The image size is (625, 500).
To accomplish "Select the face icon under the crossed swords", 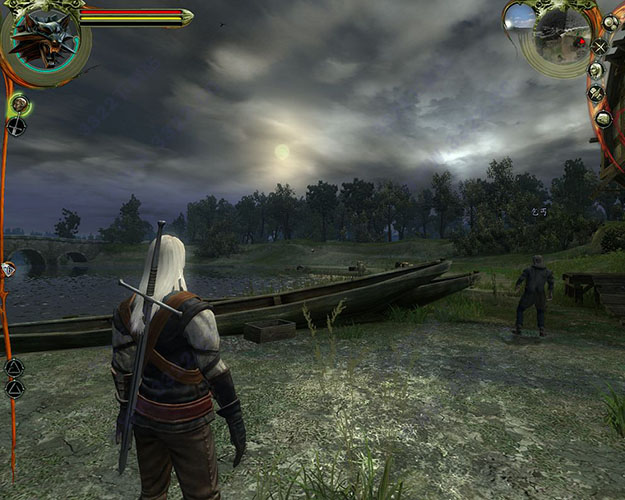I will [x=595, y=69].
